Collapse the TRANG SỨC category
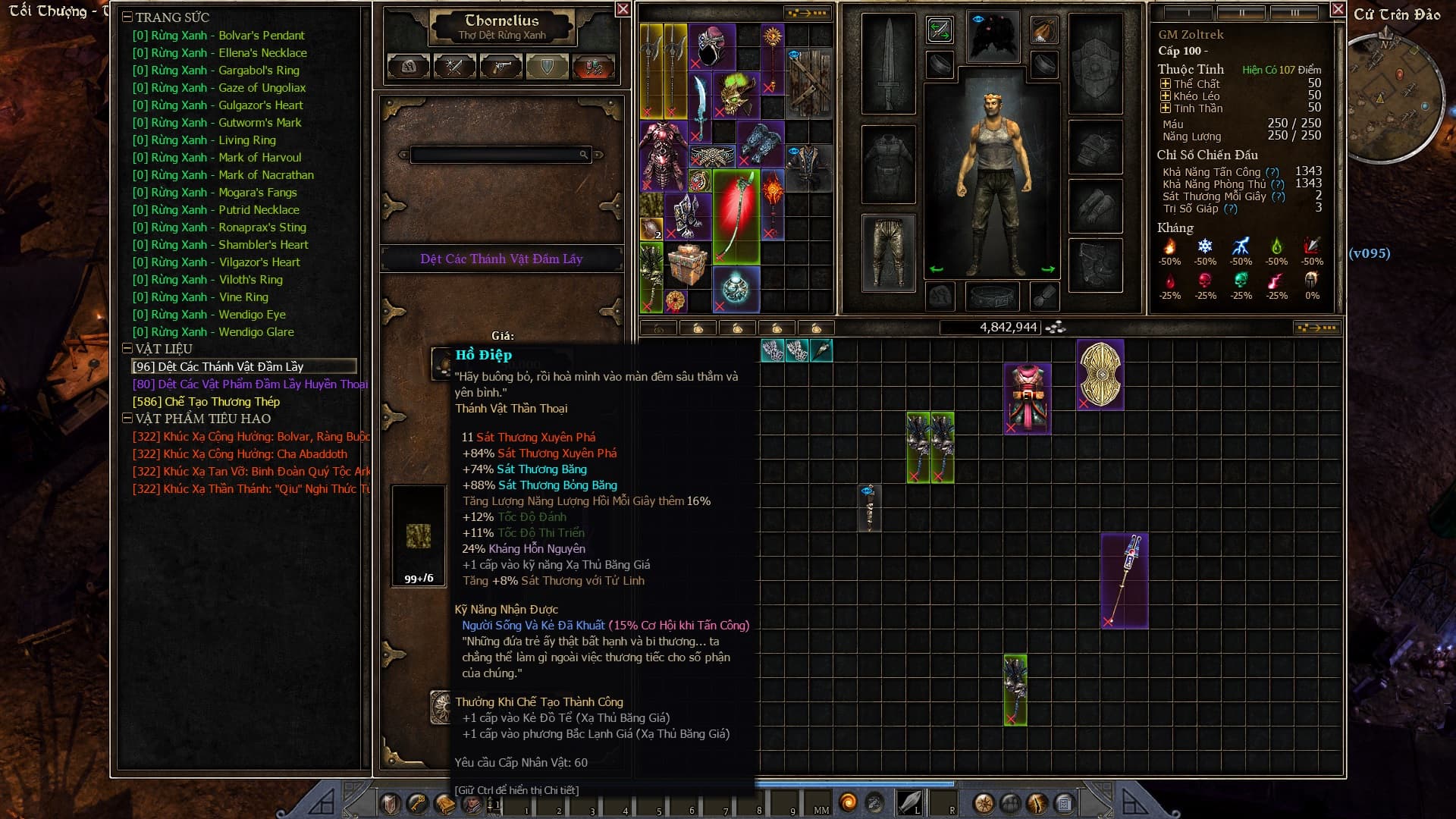The width and height of the screenshot is (1456, 819). click(x=127, y=17)
